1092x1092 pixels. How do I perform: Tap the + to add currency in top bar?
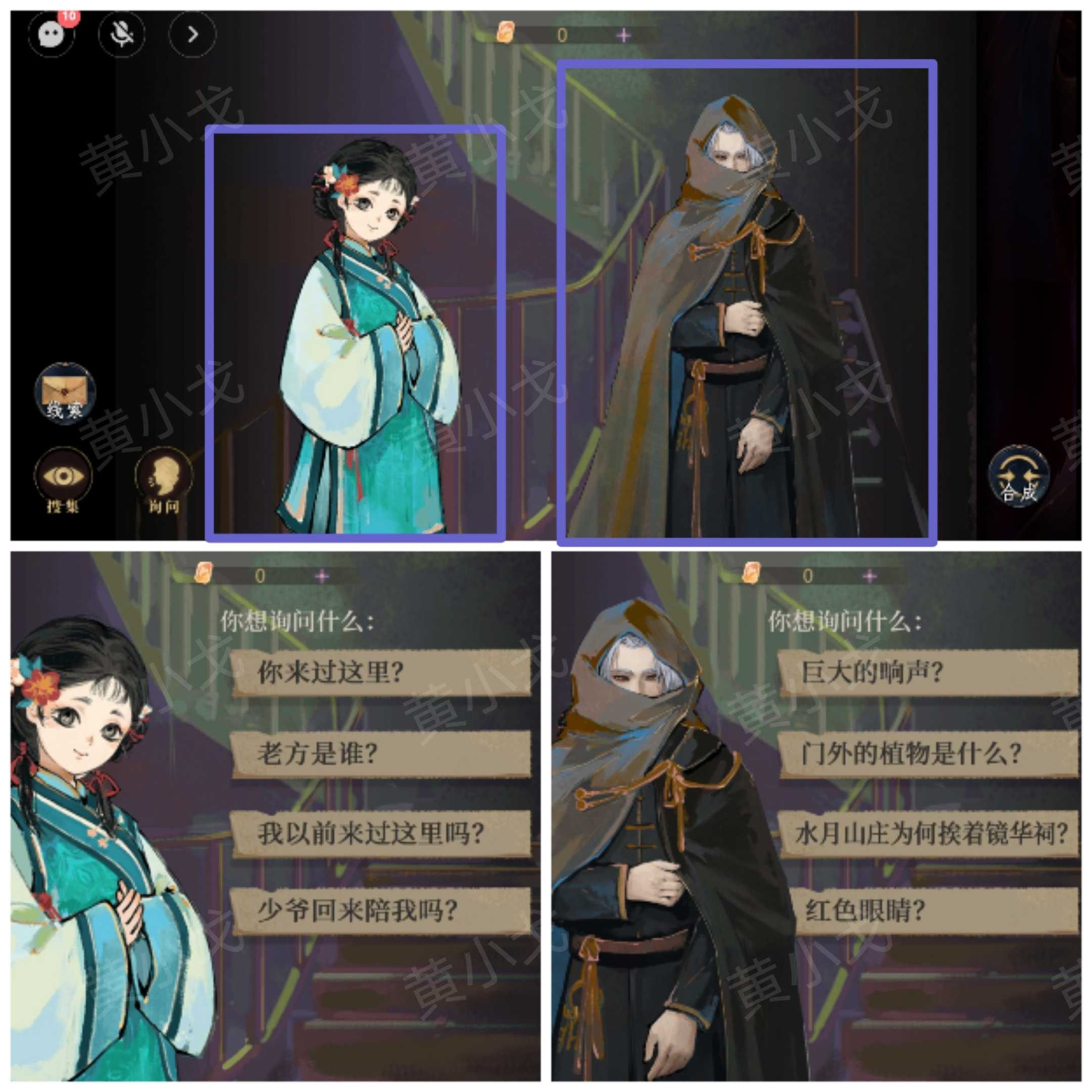click(623, 34)
